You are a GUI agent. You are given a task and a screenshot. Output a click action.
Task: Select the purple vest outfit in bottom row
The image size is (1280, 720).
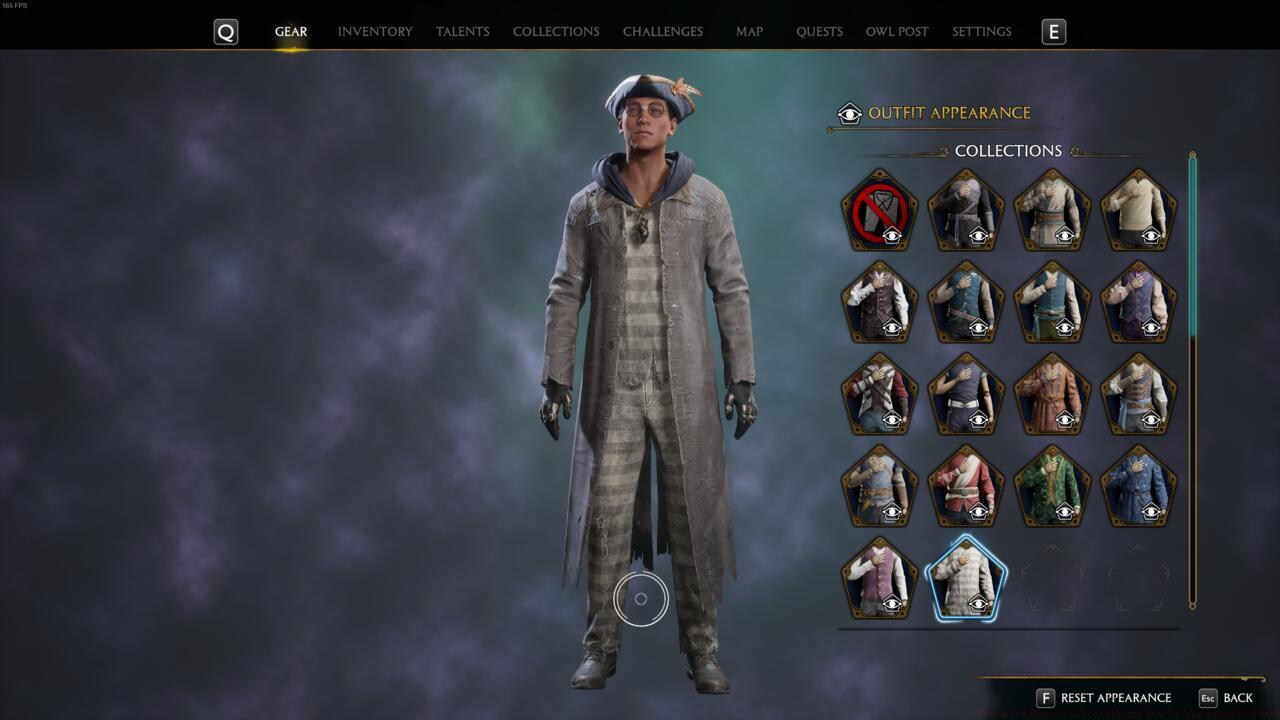(880, 578)
